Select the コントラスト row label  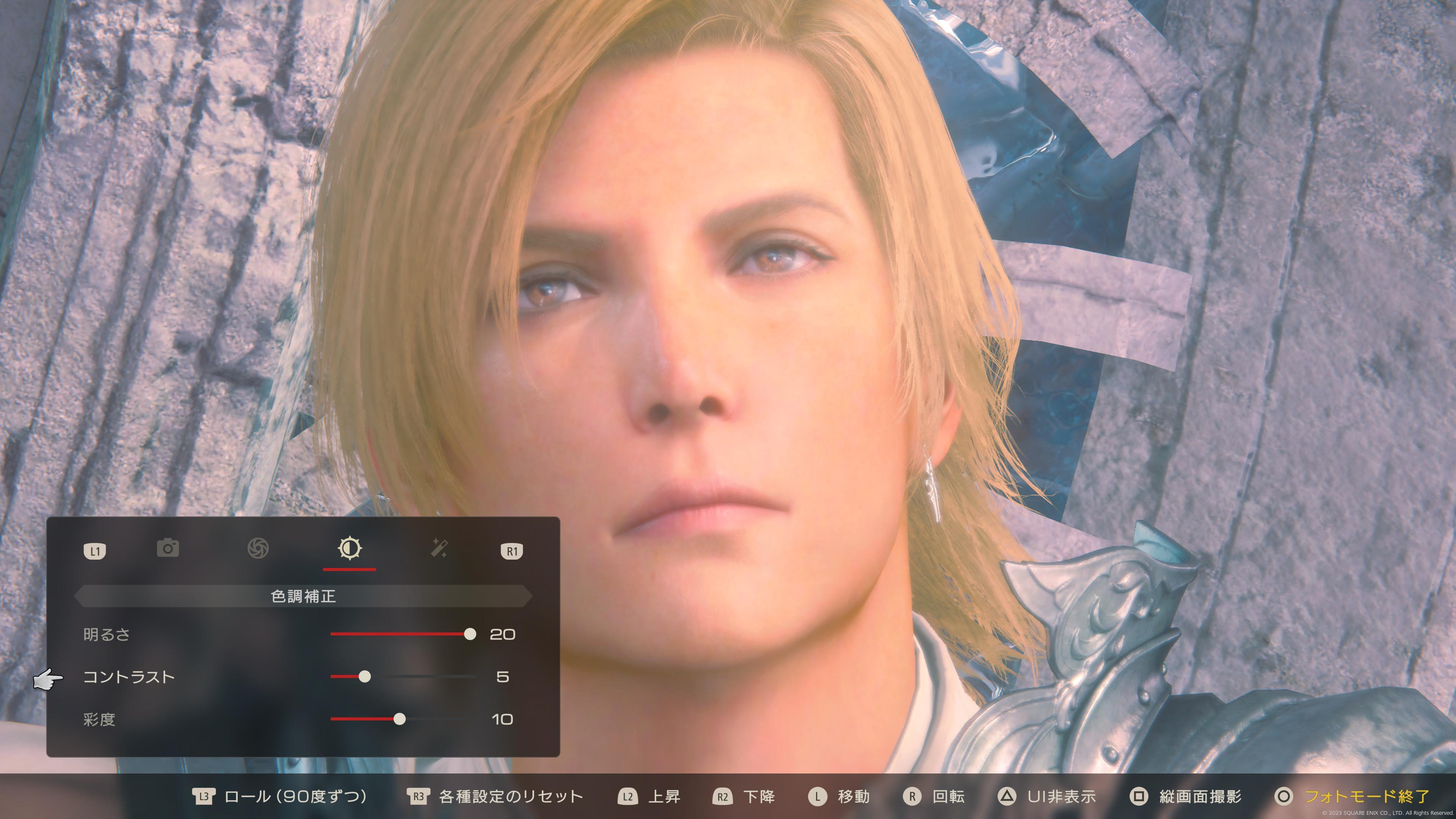129,677
